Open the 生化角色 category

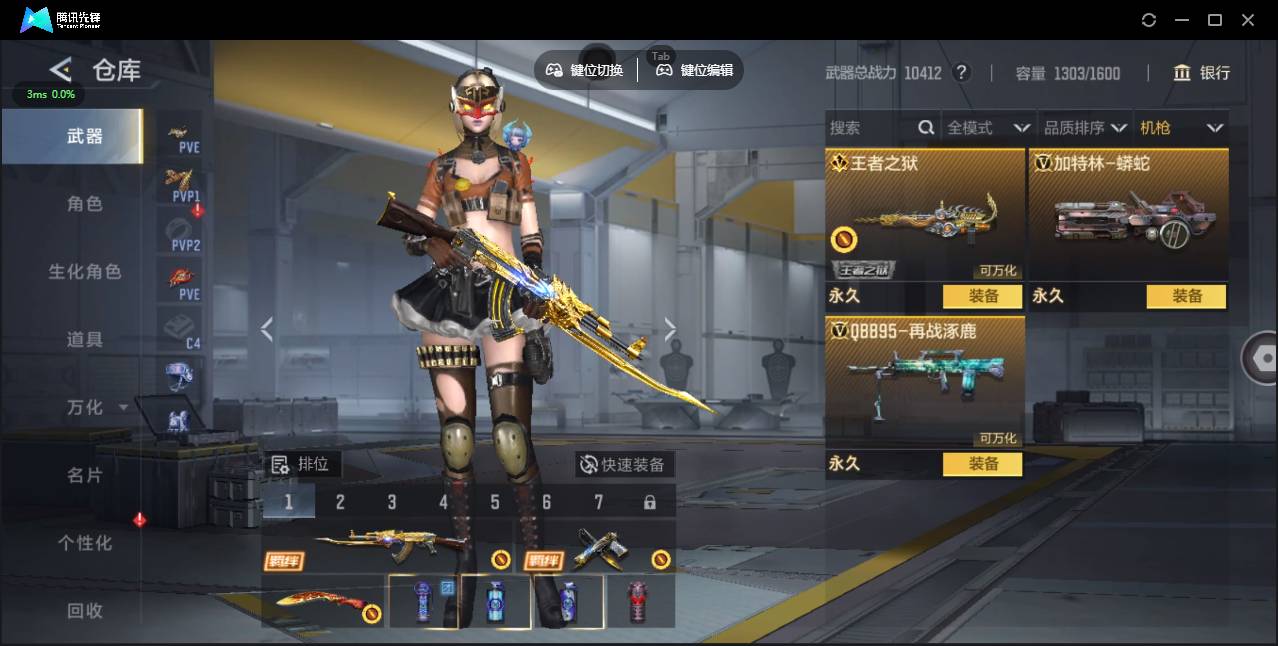(x=84, y=272)
